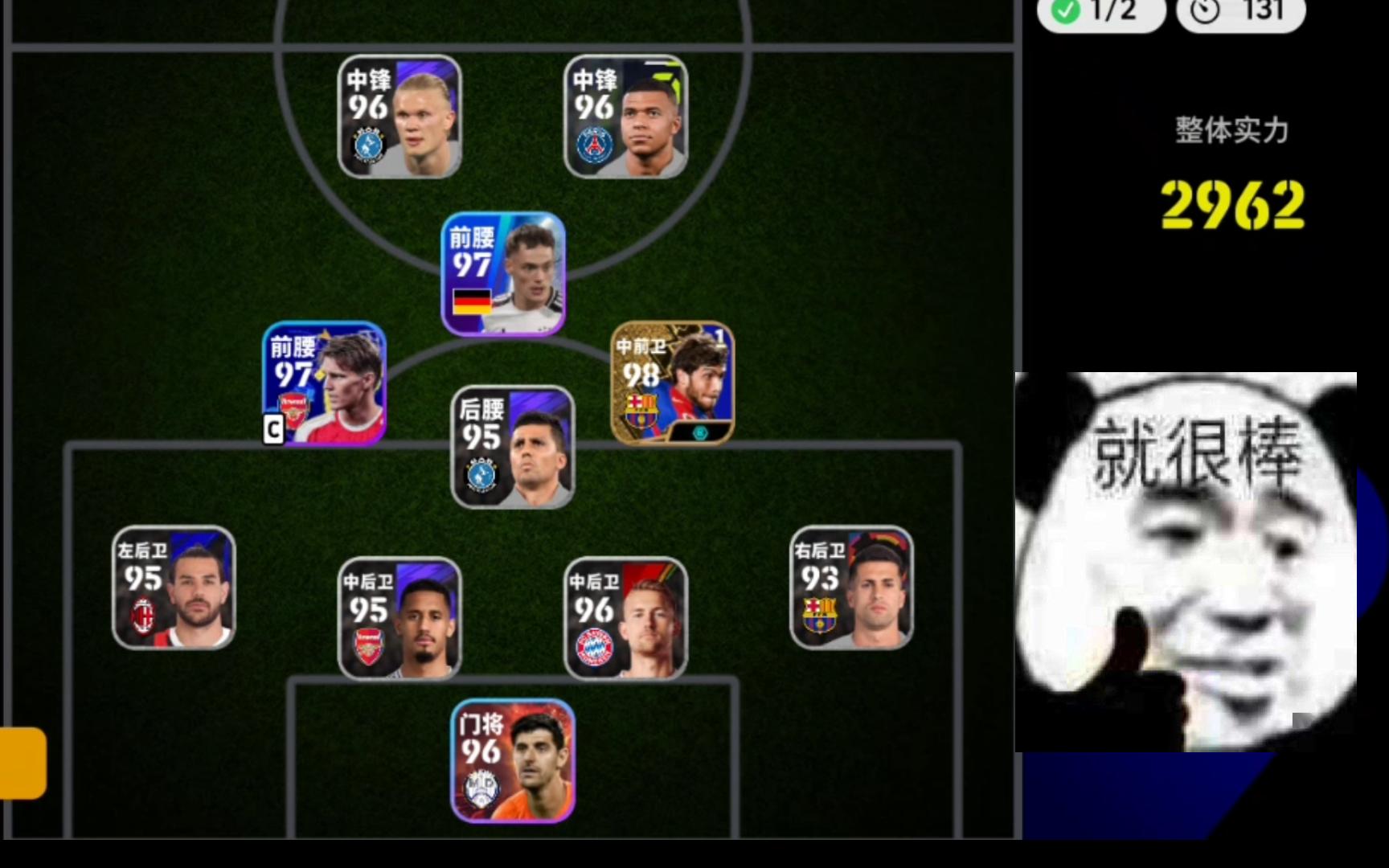Select the Arsenal 前腰 97 captain card

pyautogui.click(x=325, y=383)
